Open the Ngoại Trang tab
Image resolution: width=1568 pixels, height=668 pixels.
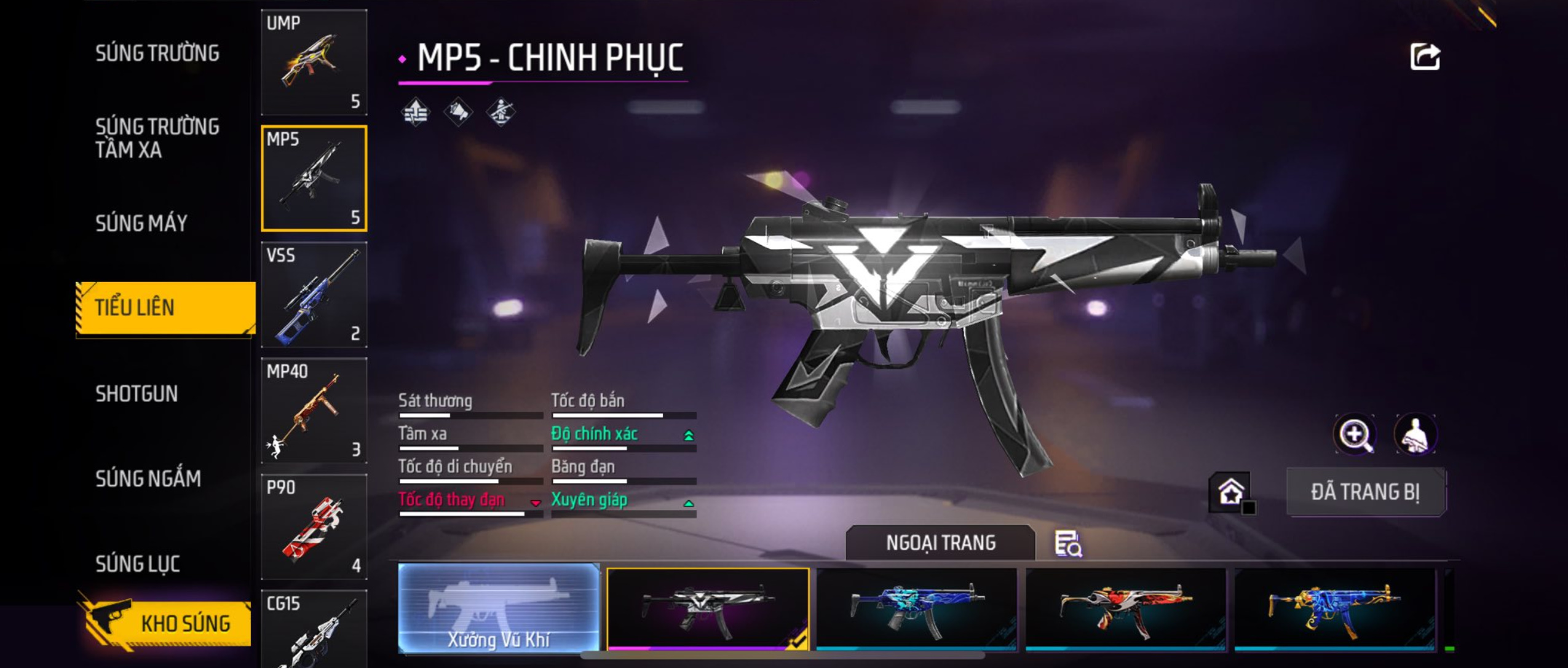point(940,543)
